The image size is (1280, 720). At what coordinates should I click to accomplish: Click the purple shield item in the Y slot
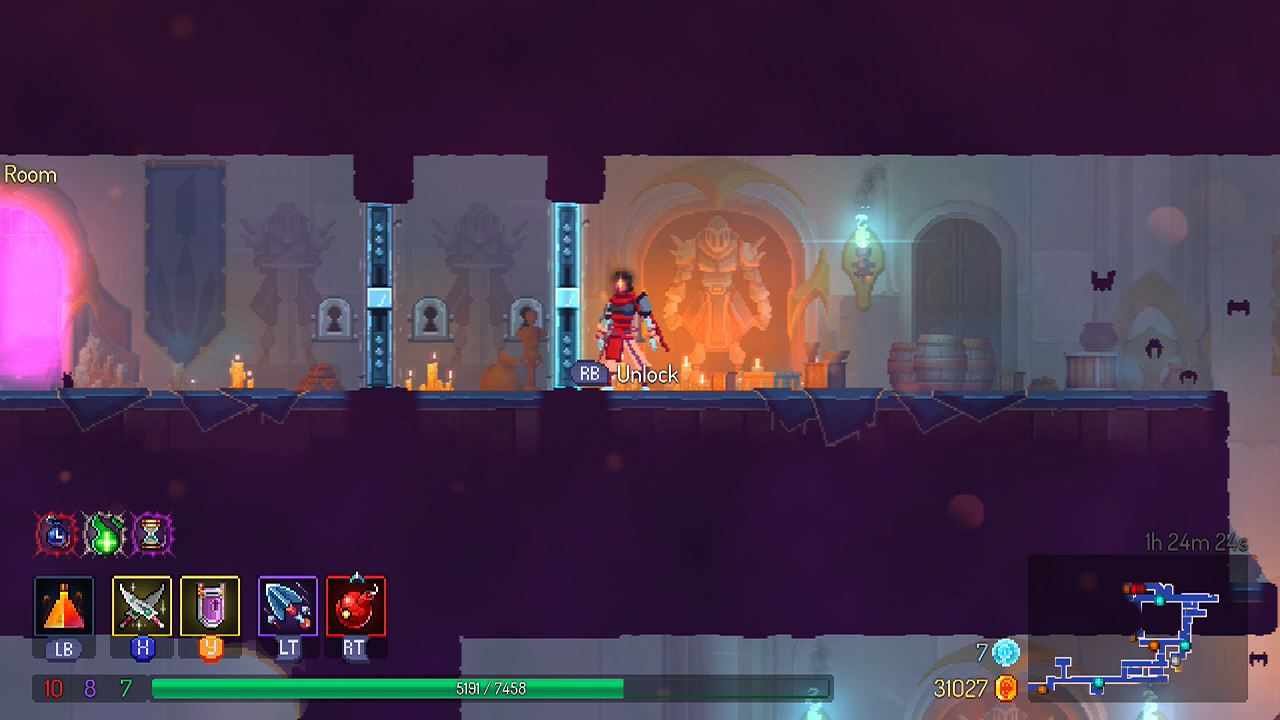tap(212, 604)
